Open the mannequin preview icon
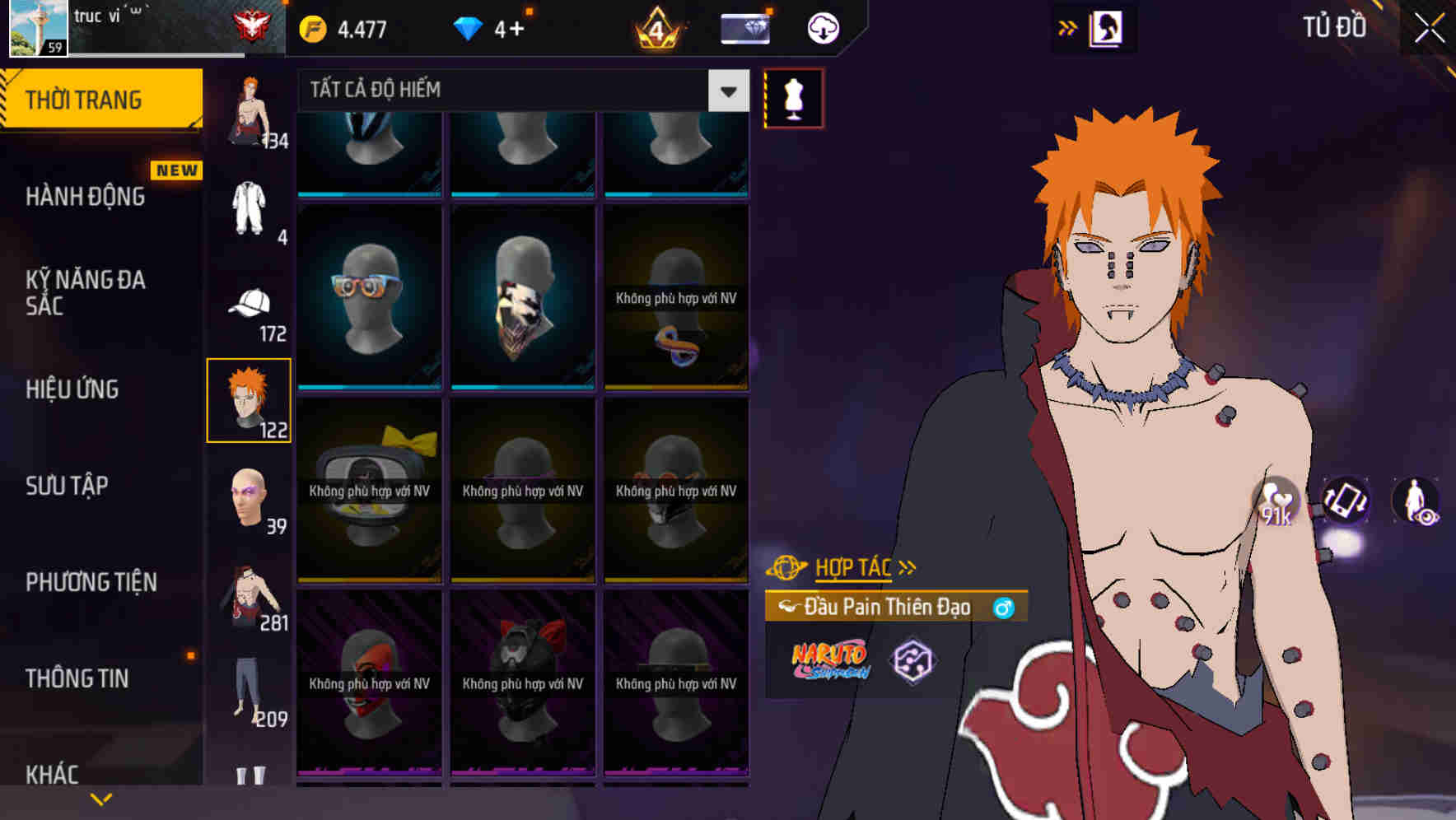Viewport: 1456px width, 820px height. tap(793, 98)
